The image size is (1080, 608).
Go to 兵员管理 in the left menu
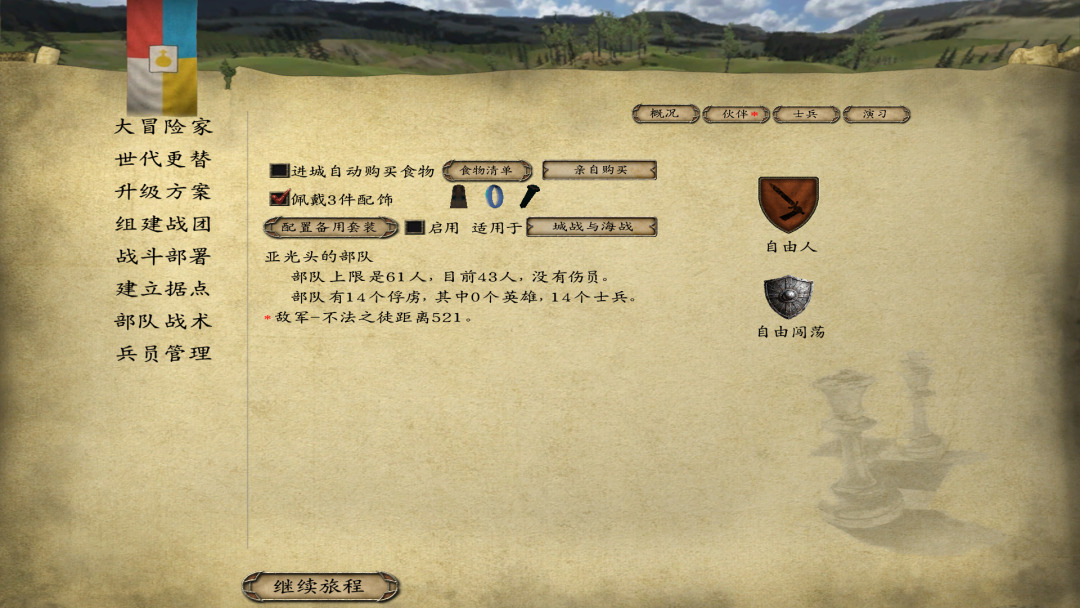(x=163, y=353)
